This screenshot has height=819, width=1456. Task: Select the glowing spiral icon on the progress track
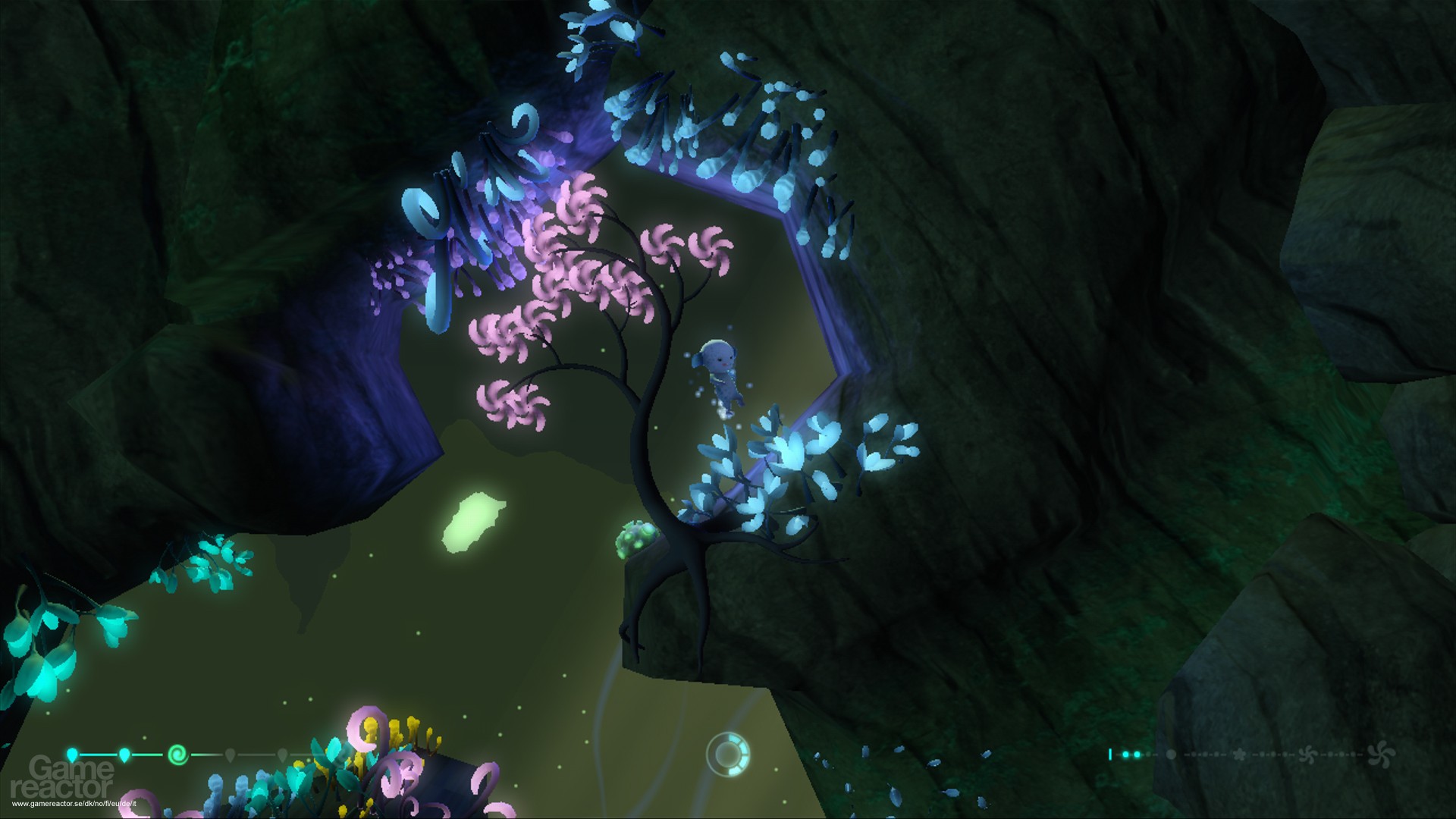pos(178,755)
